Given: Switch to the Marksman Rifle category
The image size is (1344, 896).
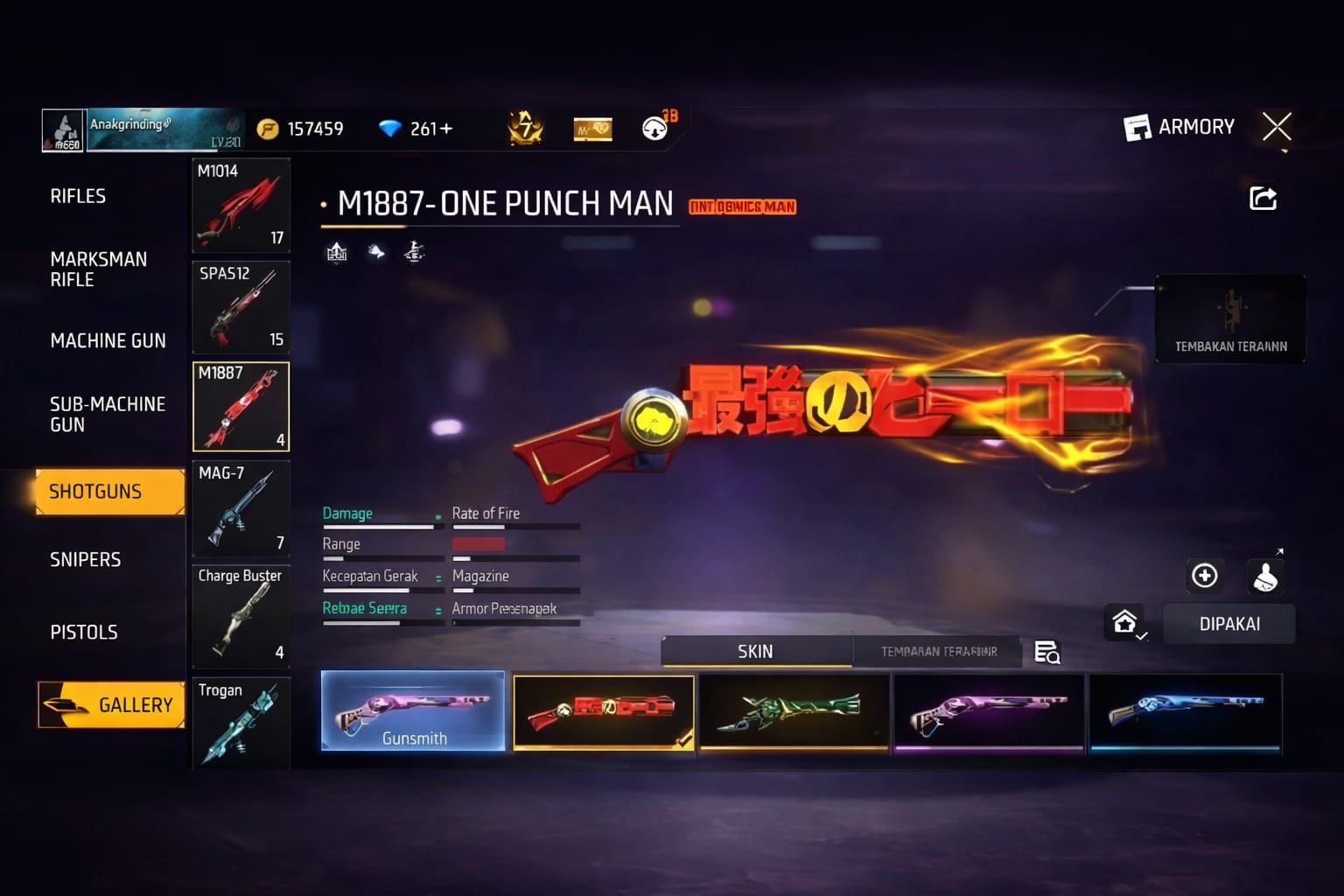Looking at the screenshot, I should tap(98, 269).
